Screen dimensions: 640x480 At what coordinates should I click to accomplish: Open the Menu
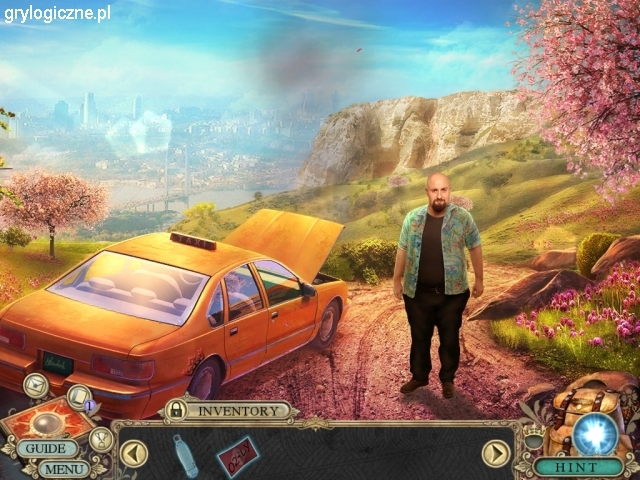pyautogui.click(x=63, y=467)
